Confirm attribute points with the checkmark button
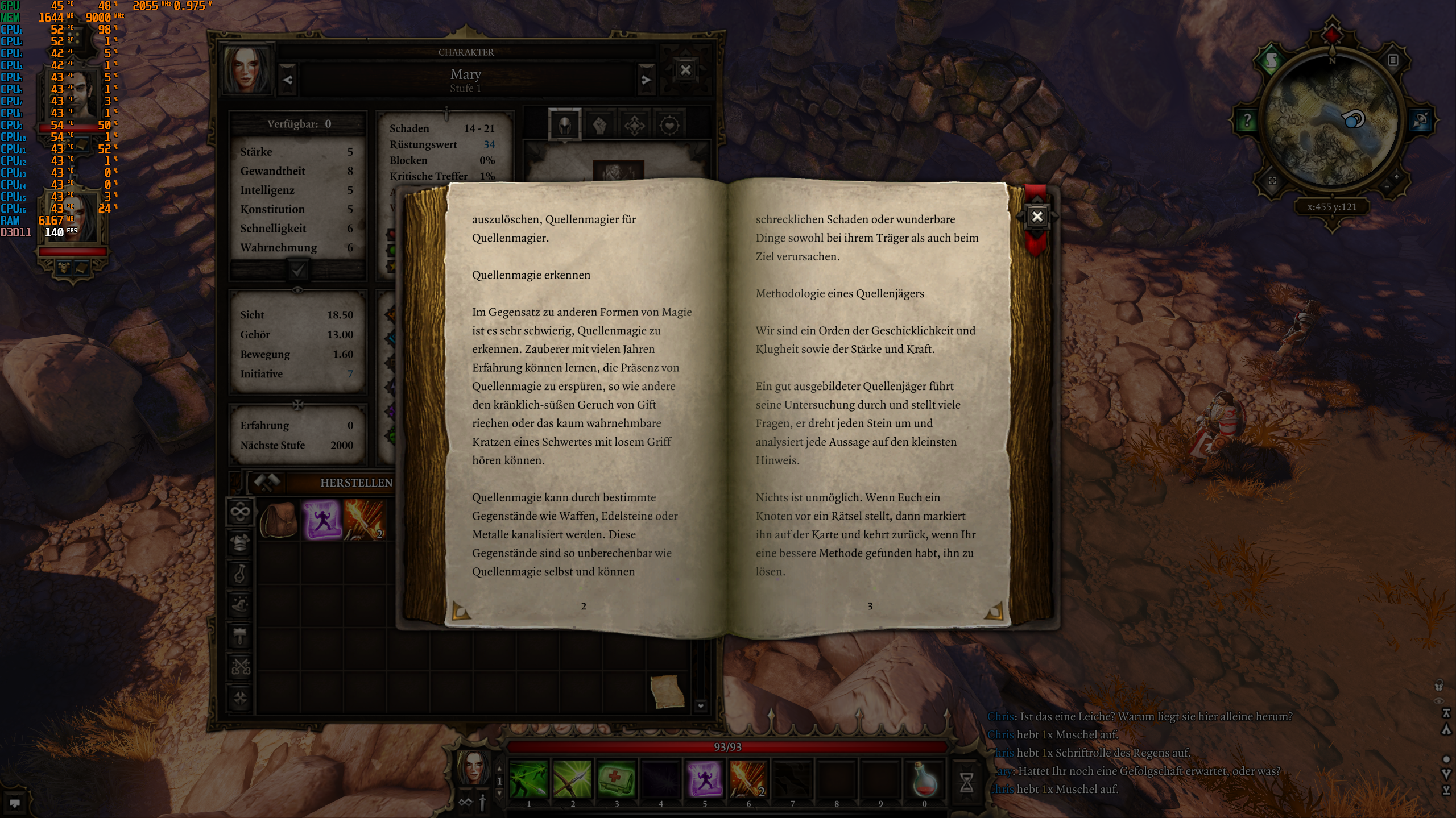The height and width of the screenshot is (818, 1456). point(298,271)
